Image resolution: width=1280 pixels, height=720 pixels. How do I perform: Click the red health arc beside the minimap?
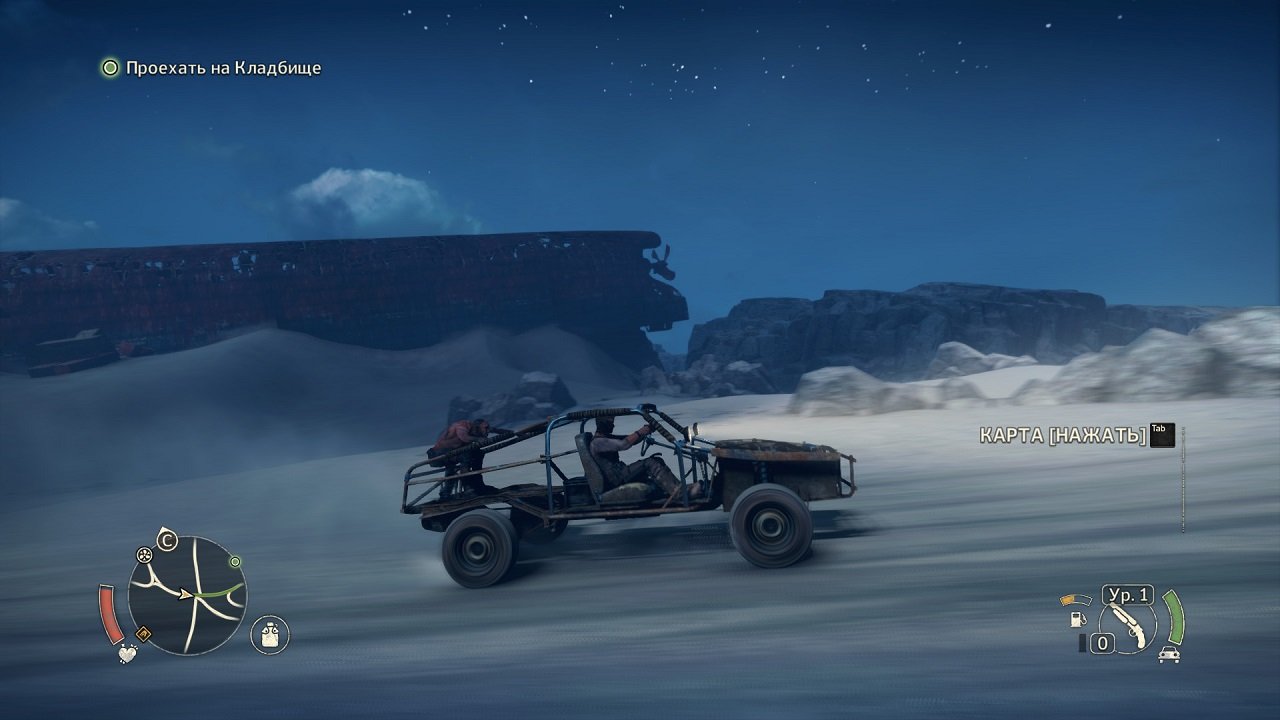point(111,614)
